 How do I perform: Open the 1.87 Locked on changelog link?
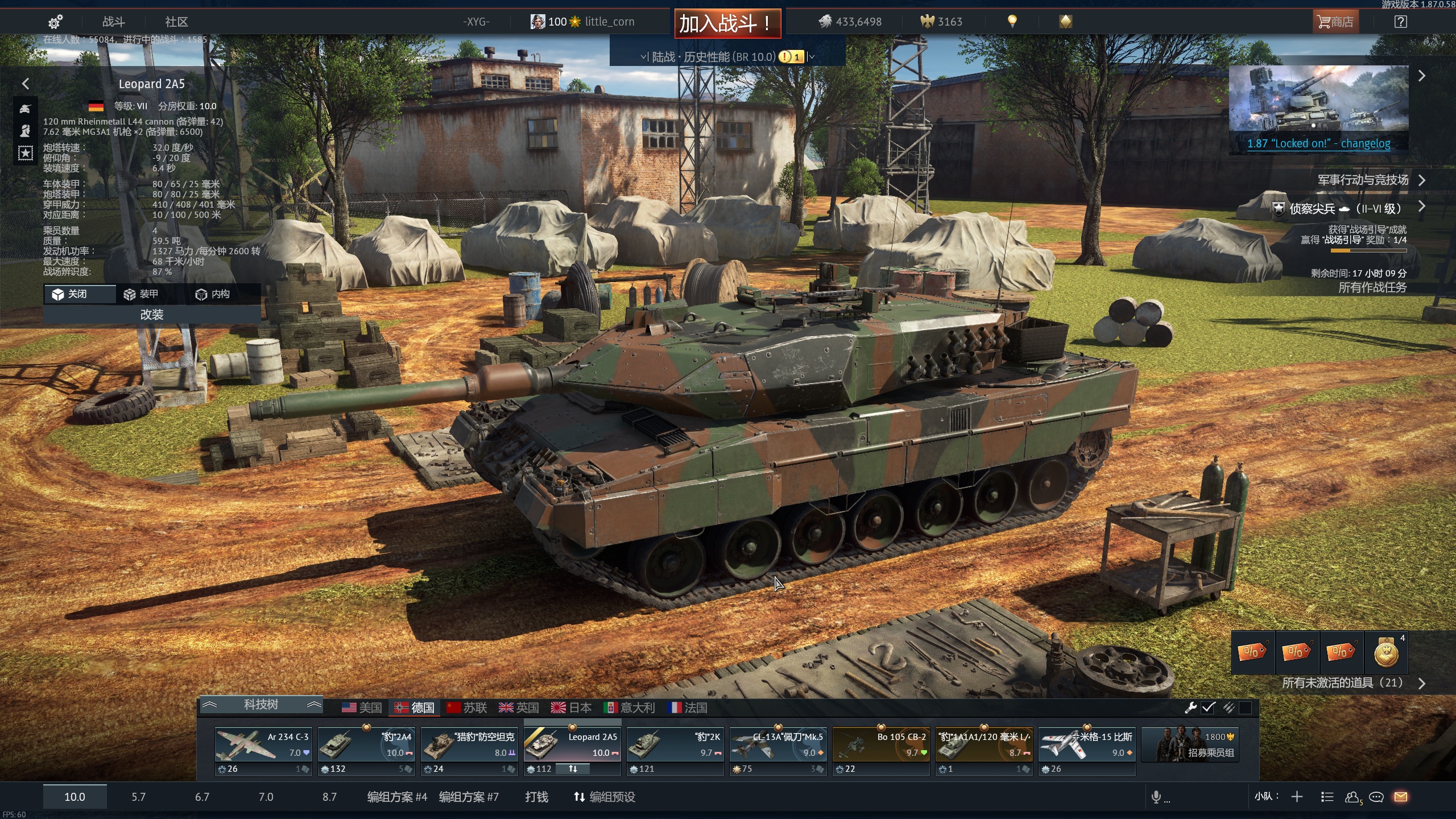[1318, 144]
